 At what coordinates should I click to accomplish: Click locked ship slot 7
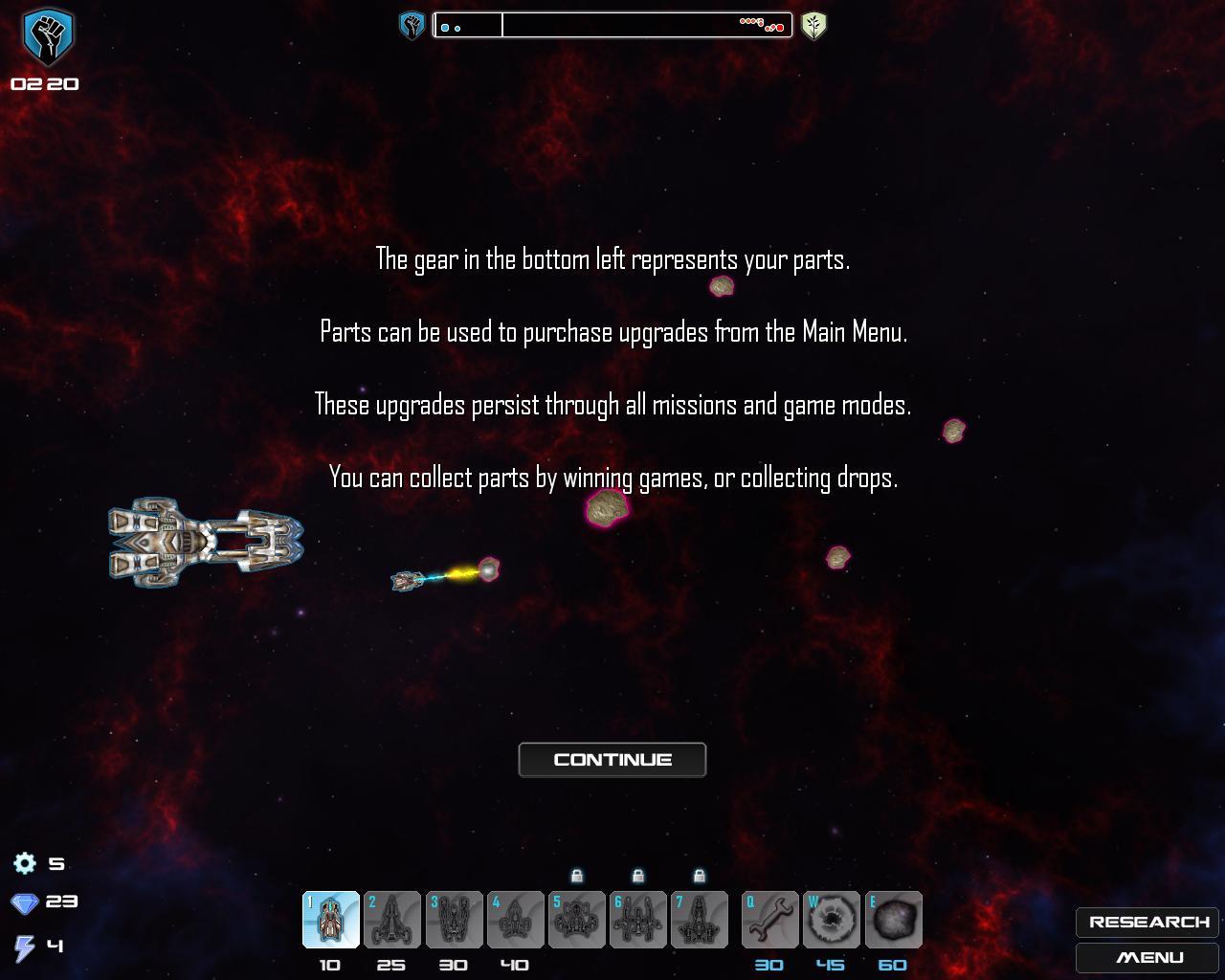(699, 920)
